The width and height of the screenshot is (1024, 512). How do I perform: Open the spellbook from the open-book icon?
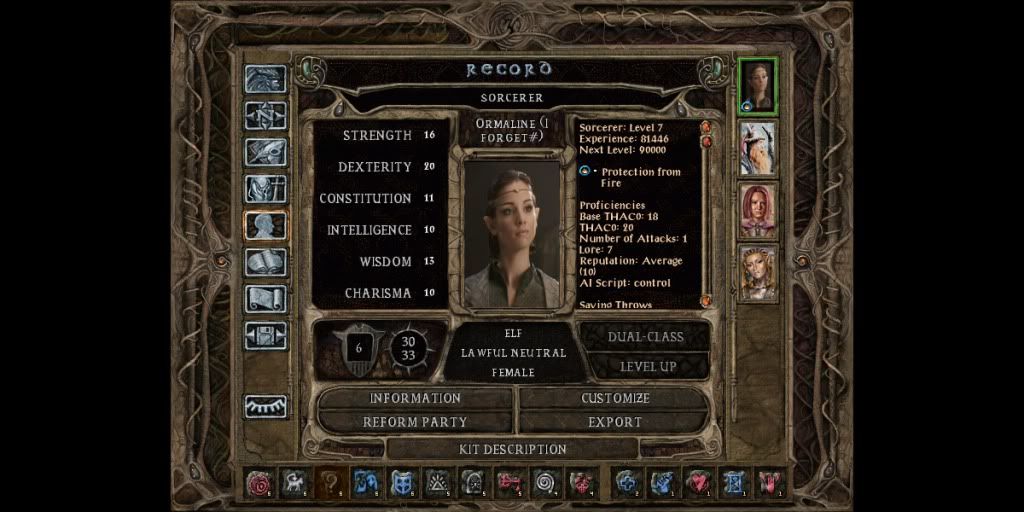tap(266, 262)
